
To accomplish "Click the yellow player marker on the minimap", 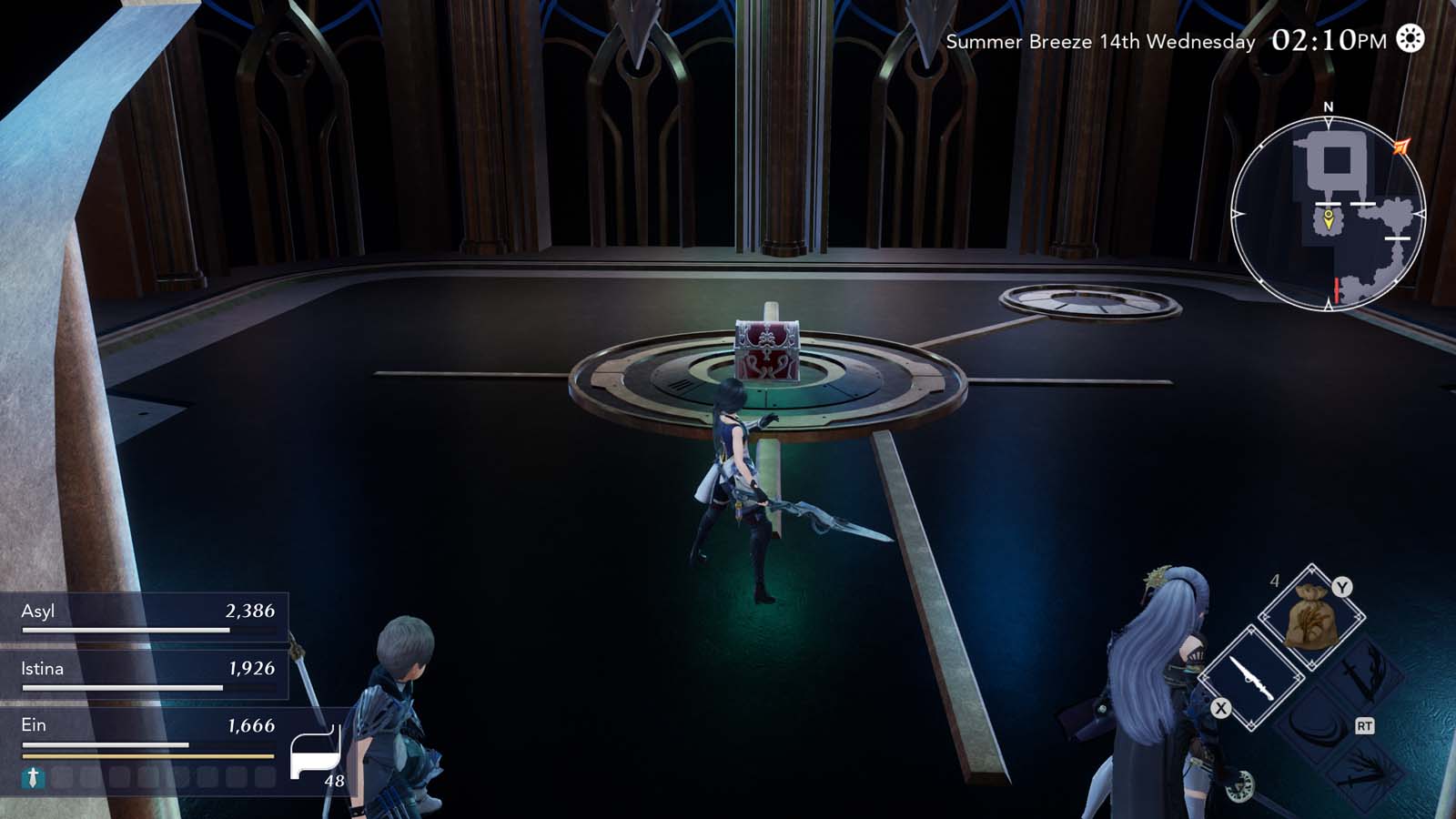I will pyautogui.click(x=1329, y=218).
